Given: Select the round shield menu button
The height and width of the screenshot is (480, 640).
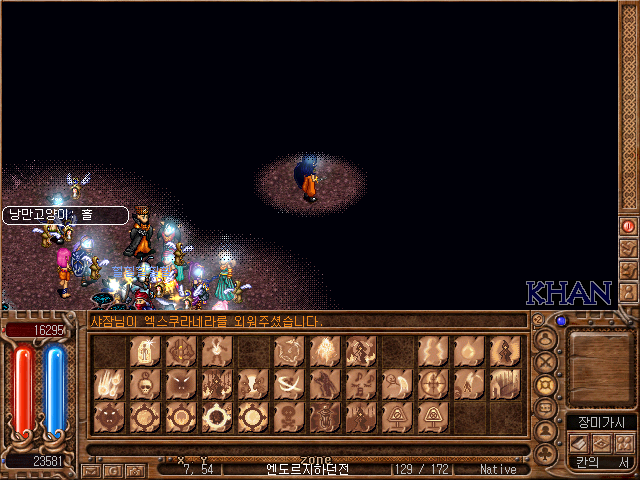Looking at the screenshot, I should 546,385.
